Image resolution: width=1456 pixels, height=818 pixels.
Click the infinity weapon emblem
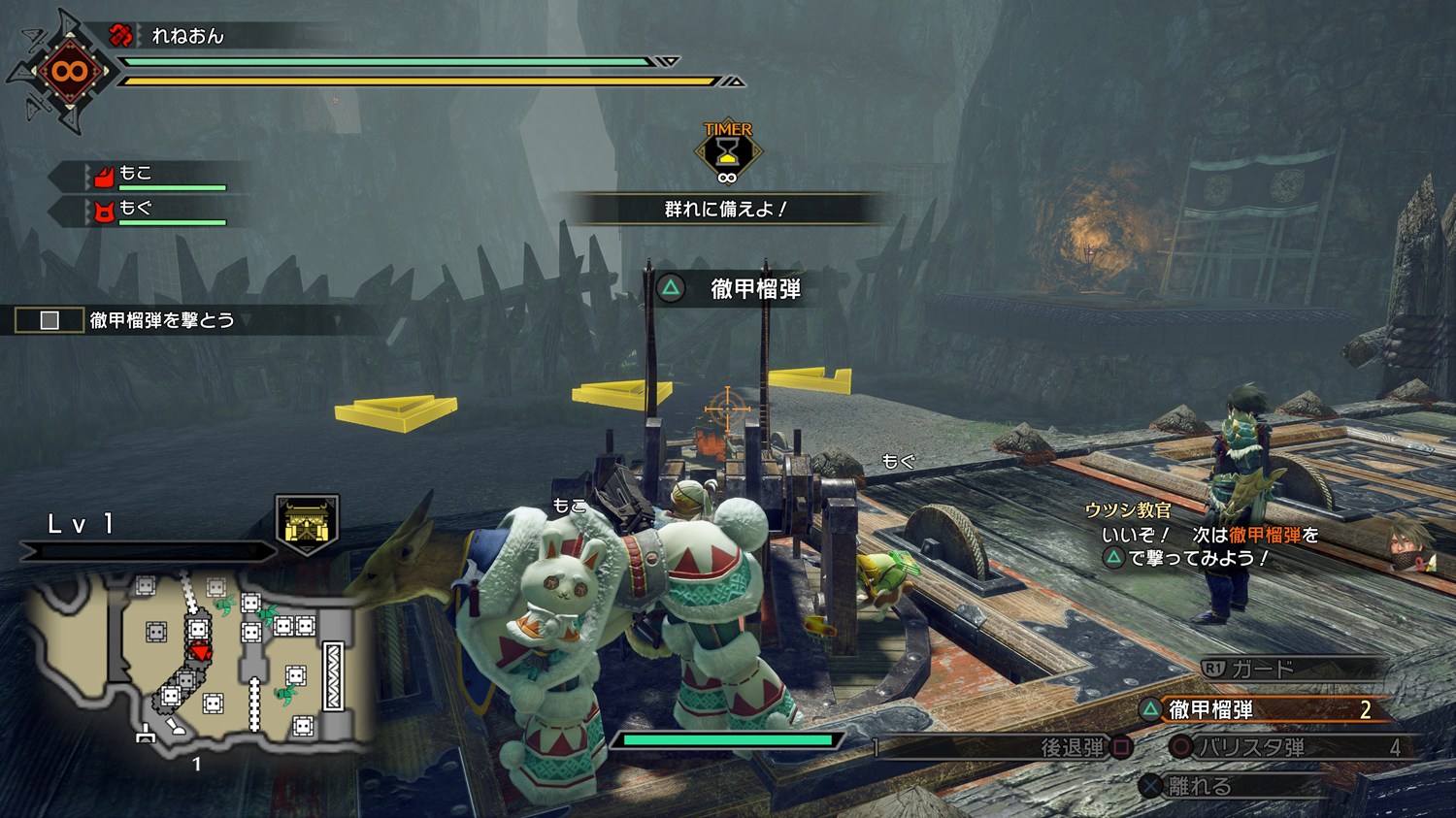coord(69,71)
